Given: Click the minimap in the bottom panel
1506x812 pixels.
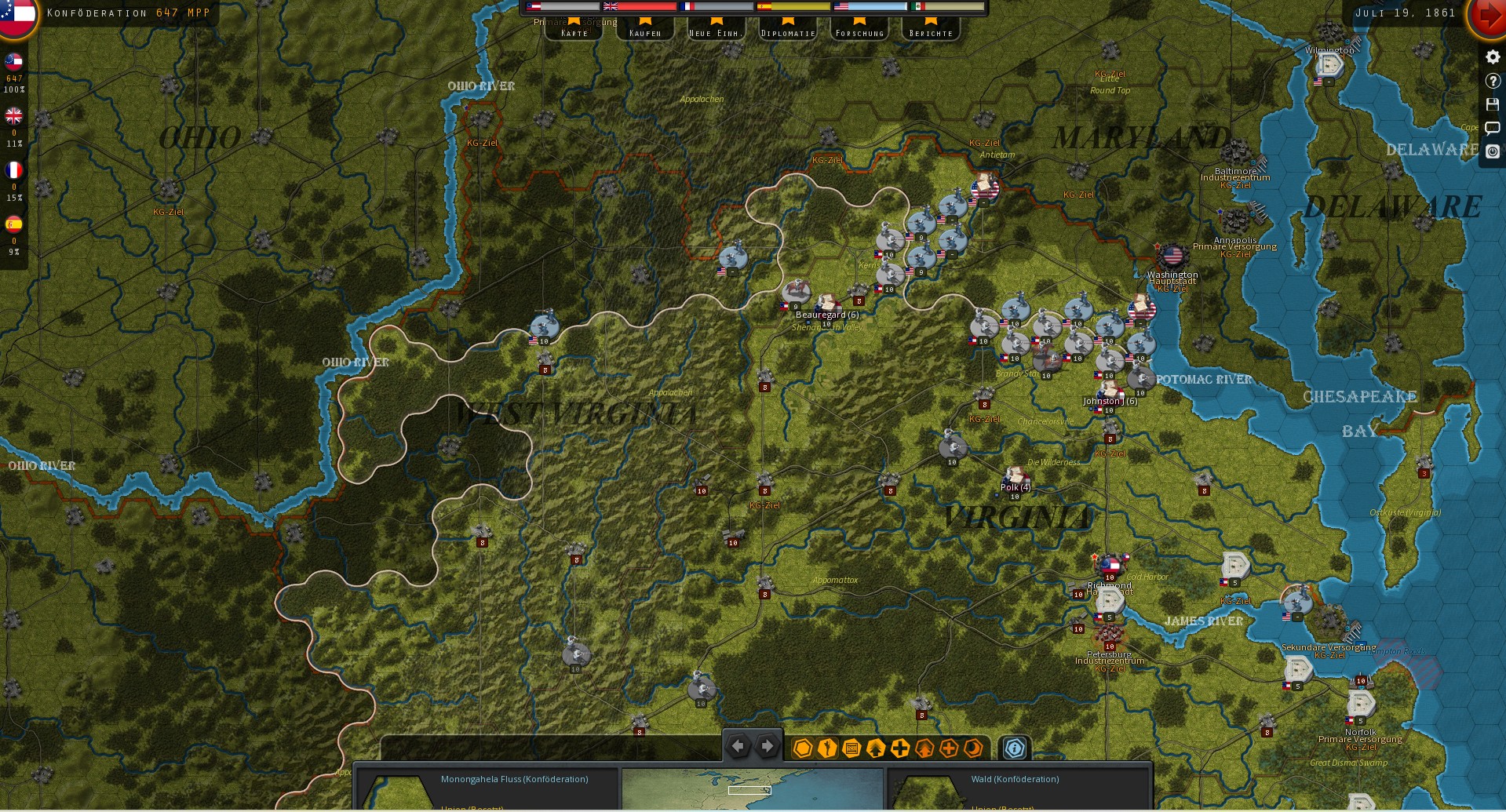Looking at the screenshot, I should (x=751, y=788).
